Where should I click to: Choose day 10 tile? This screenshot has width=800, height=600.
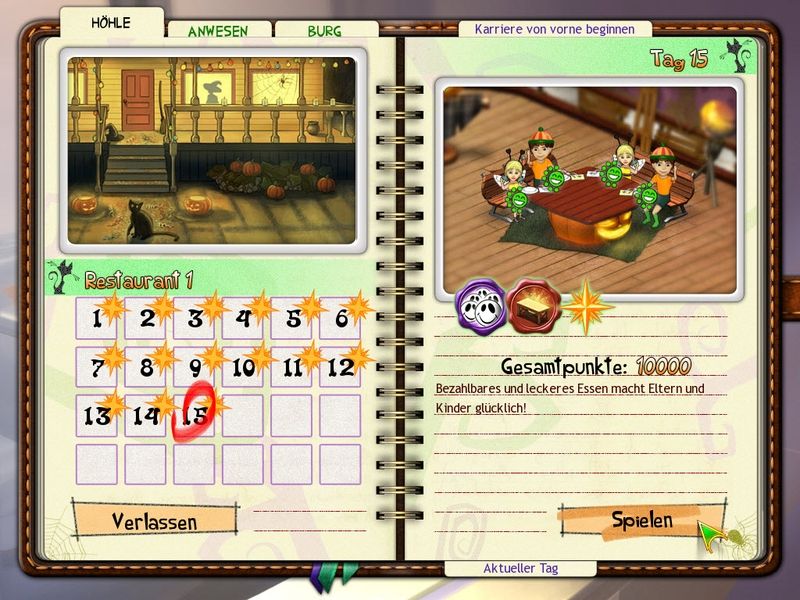click(242, 367)
